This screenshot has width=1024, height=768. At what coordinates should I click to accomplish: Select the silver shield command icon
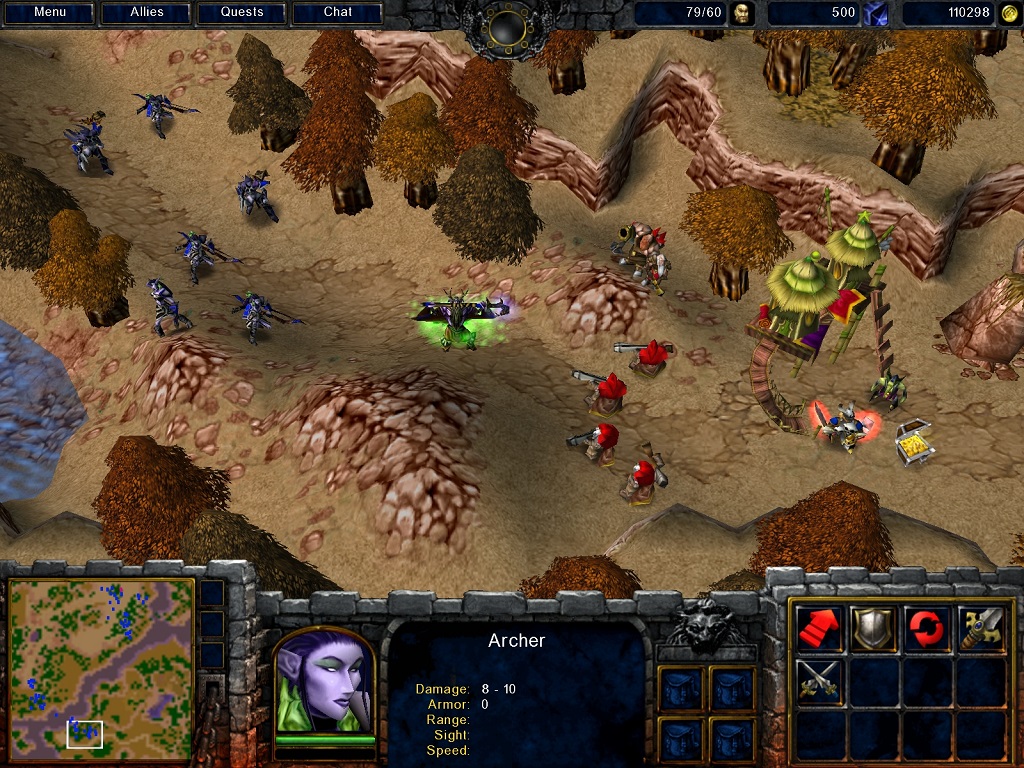click(x=873, y=627)
